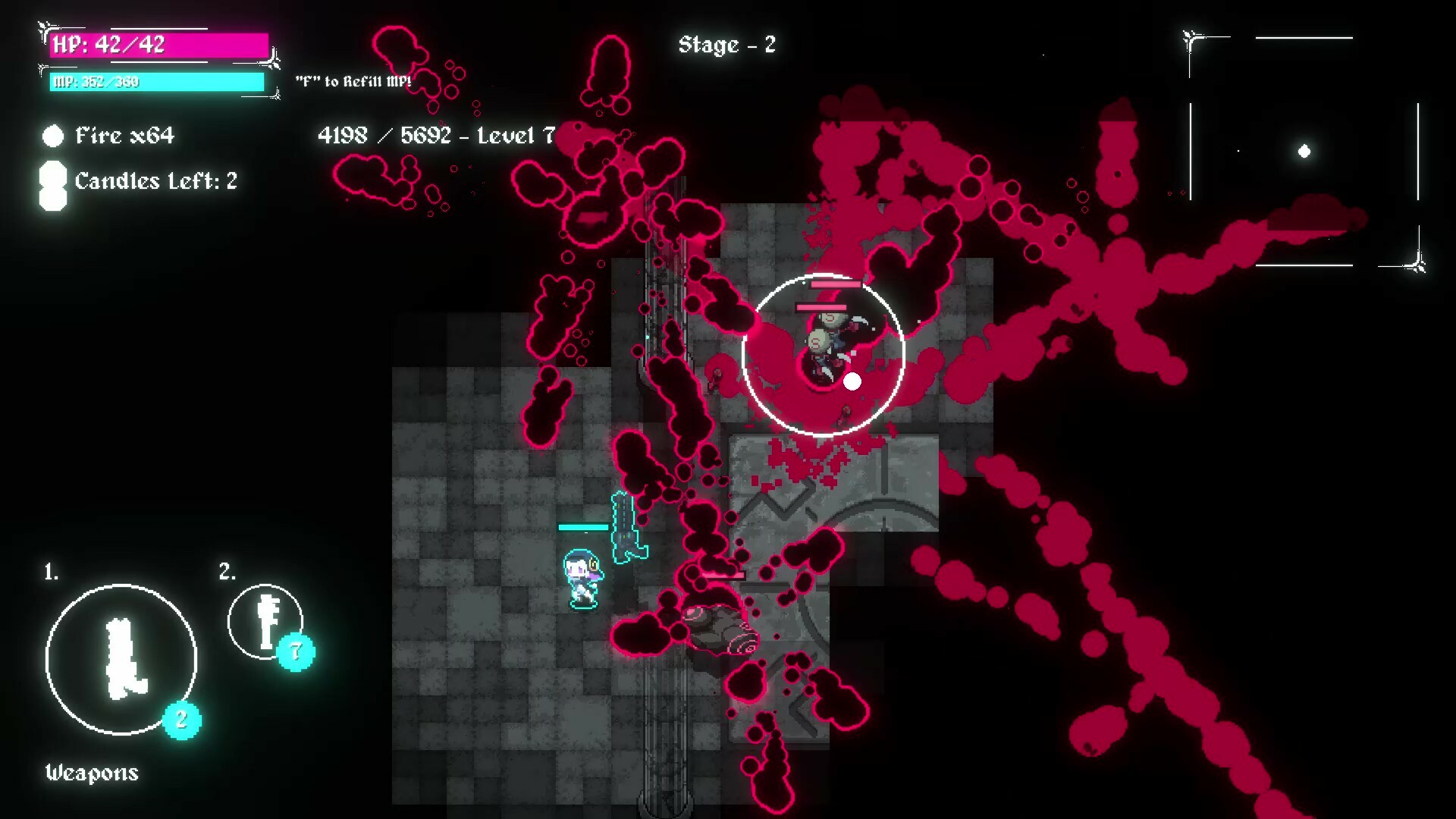Select the Level 7 experience readout
The height and width of the screenshot is (819, 1456).
click(x=438, y=136)
